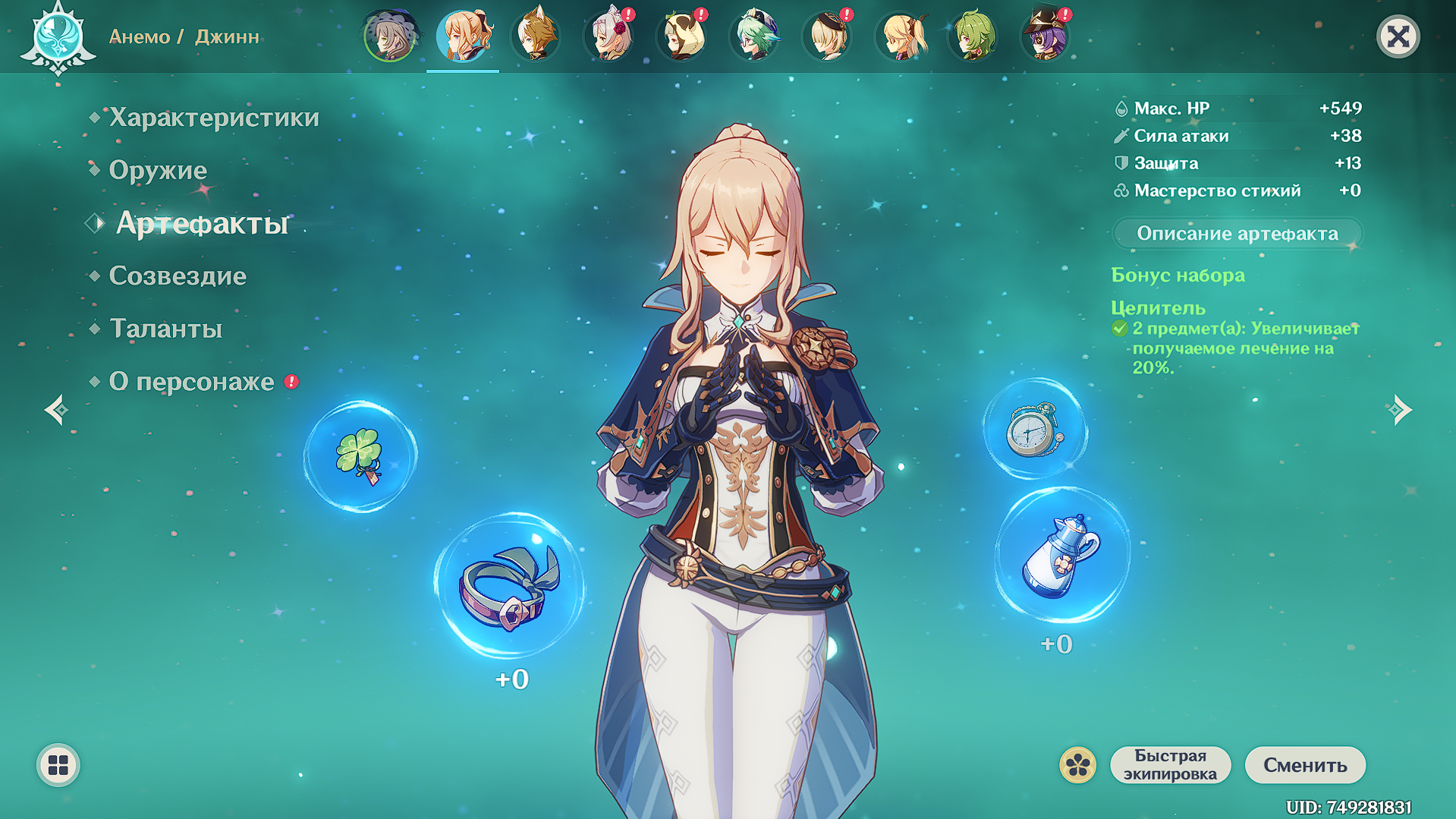Open the four-square grid view button
Screen dimensions: 1456x819
58,764
